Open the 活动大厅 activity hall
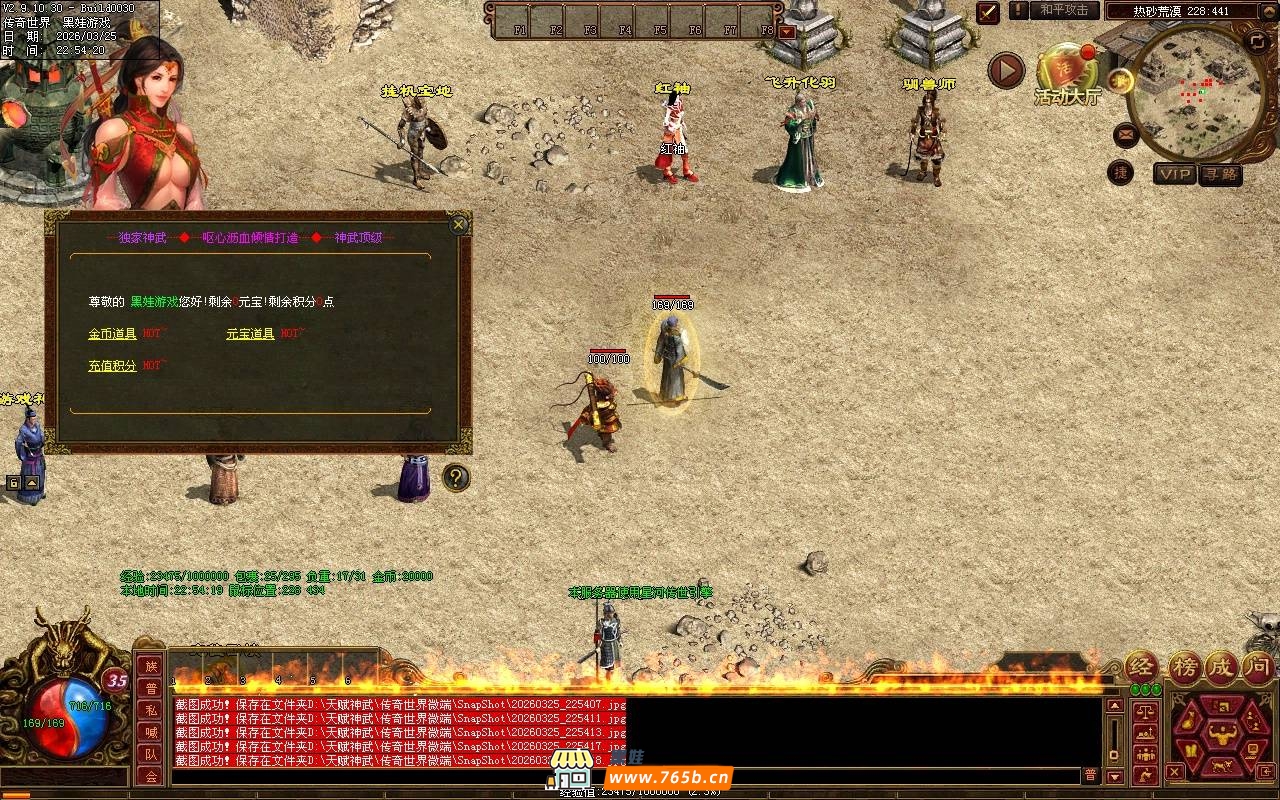The width and height of the screenshot is (1280, 800). tap(1067, 75)
